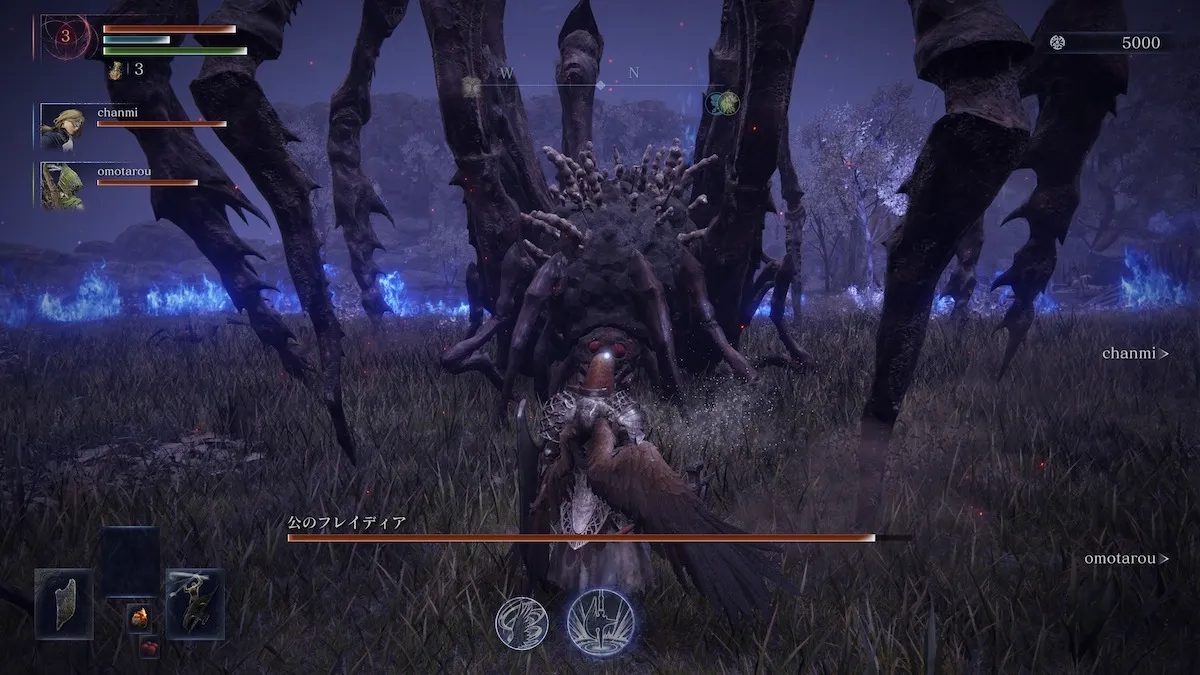1200x675 pixels.
Task: Click omotarou's party portrait
Action: [61, 185]
